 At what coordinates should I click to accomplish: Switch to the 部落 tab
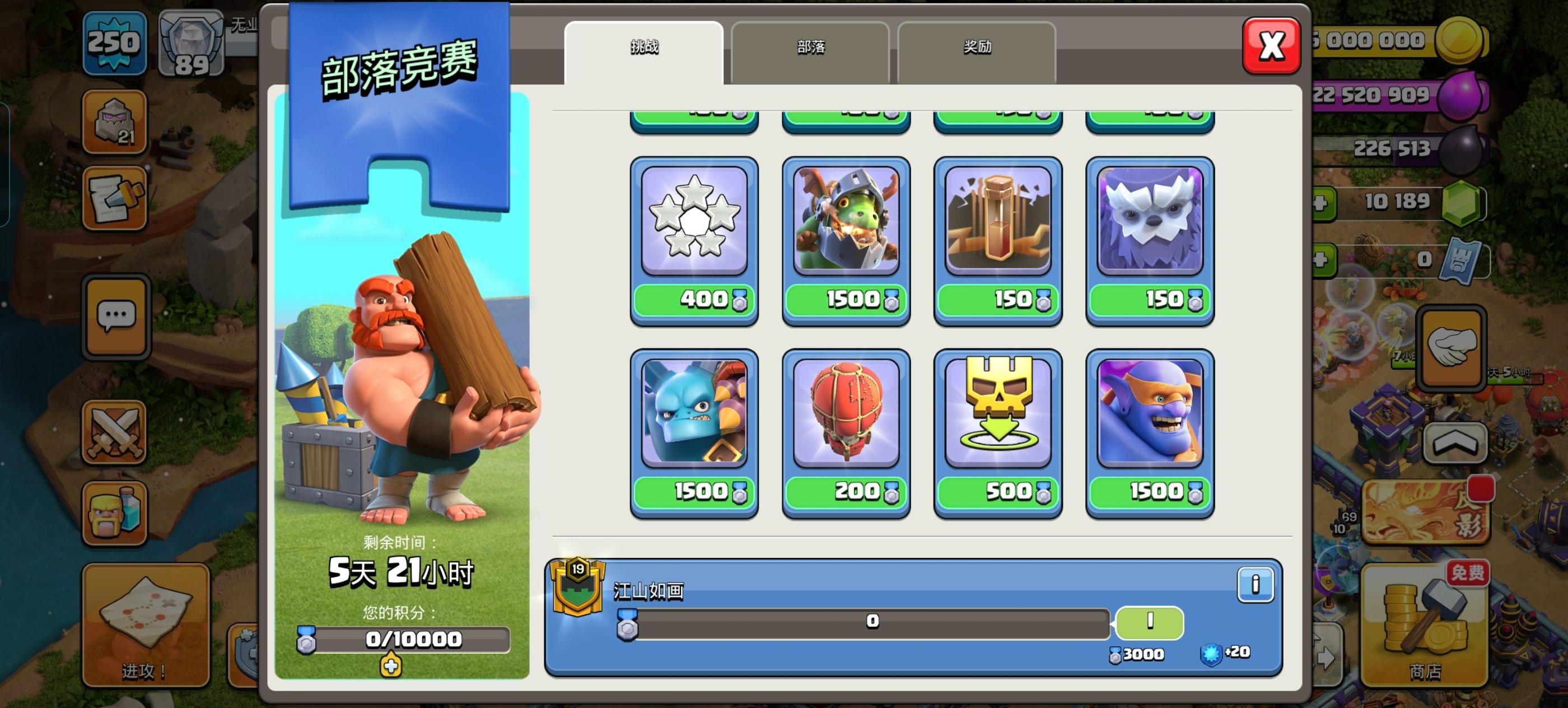810,49
